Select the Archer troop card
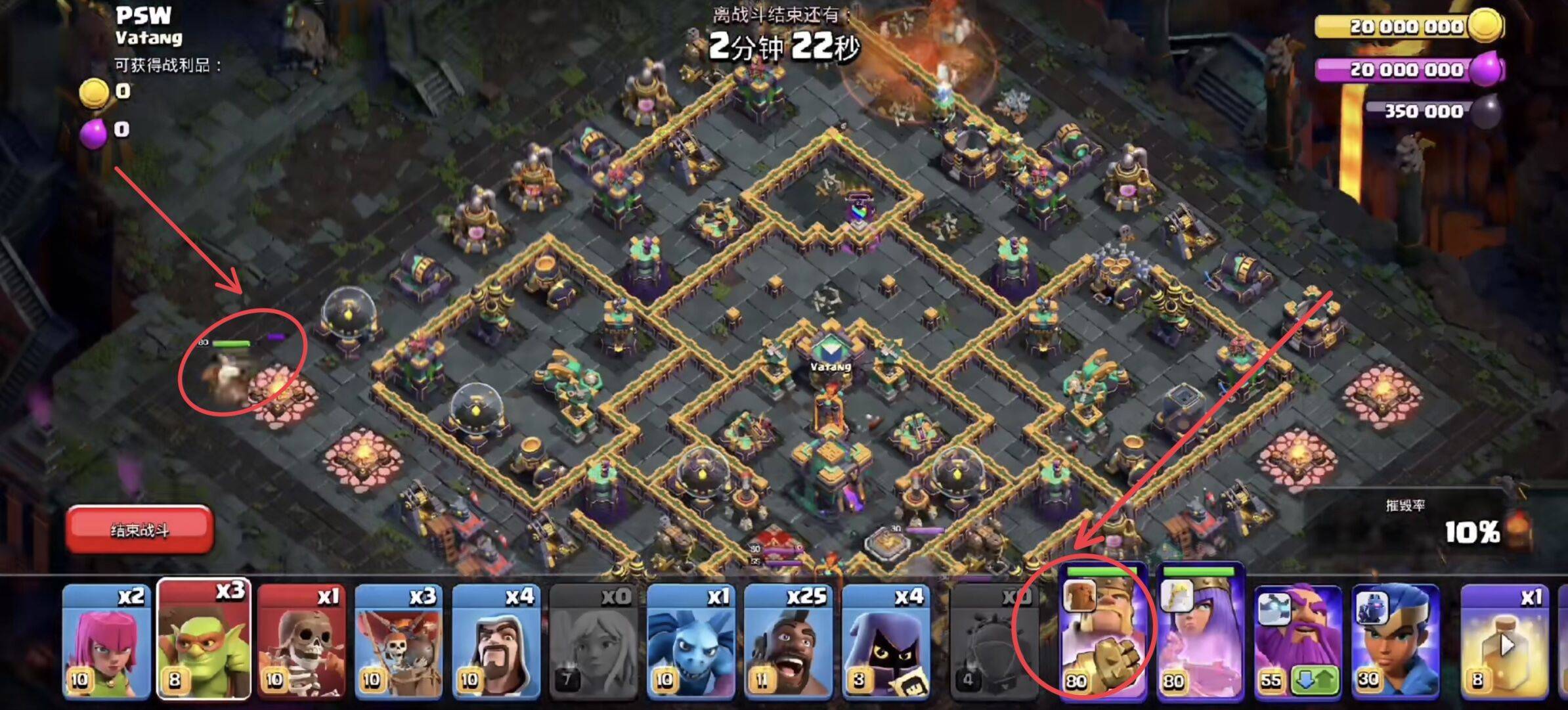Screen dimensions: 1568x710 pyautogui.click(x=106, y=640)
